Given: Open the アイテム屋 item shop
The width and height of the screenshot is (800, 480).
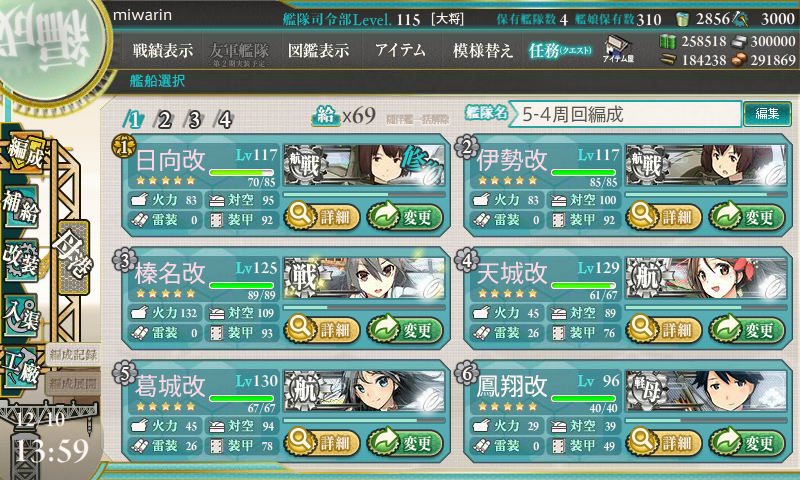Looking at the screenshot, I should point(620,50).
